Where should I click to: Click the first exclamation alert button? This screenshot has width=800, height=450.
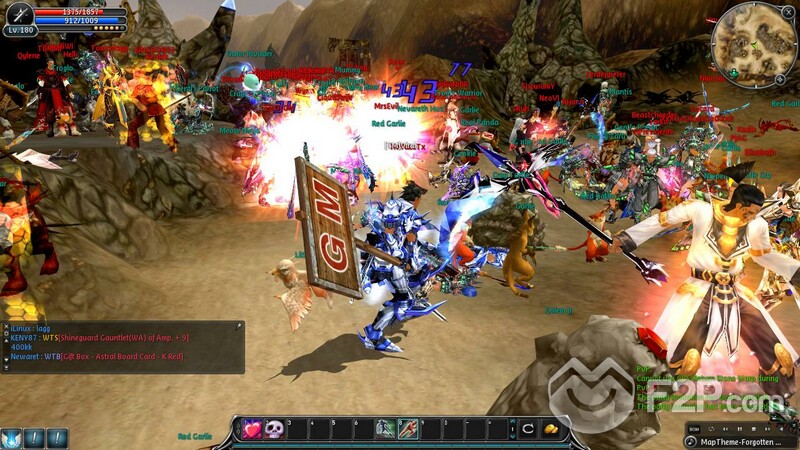35,438
